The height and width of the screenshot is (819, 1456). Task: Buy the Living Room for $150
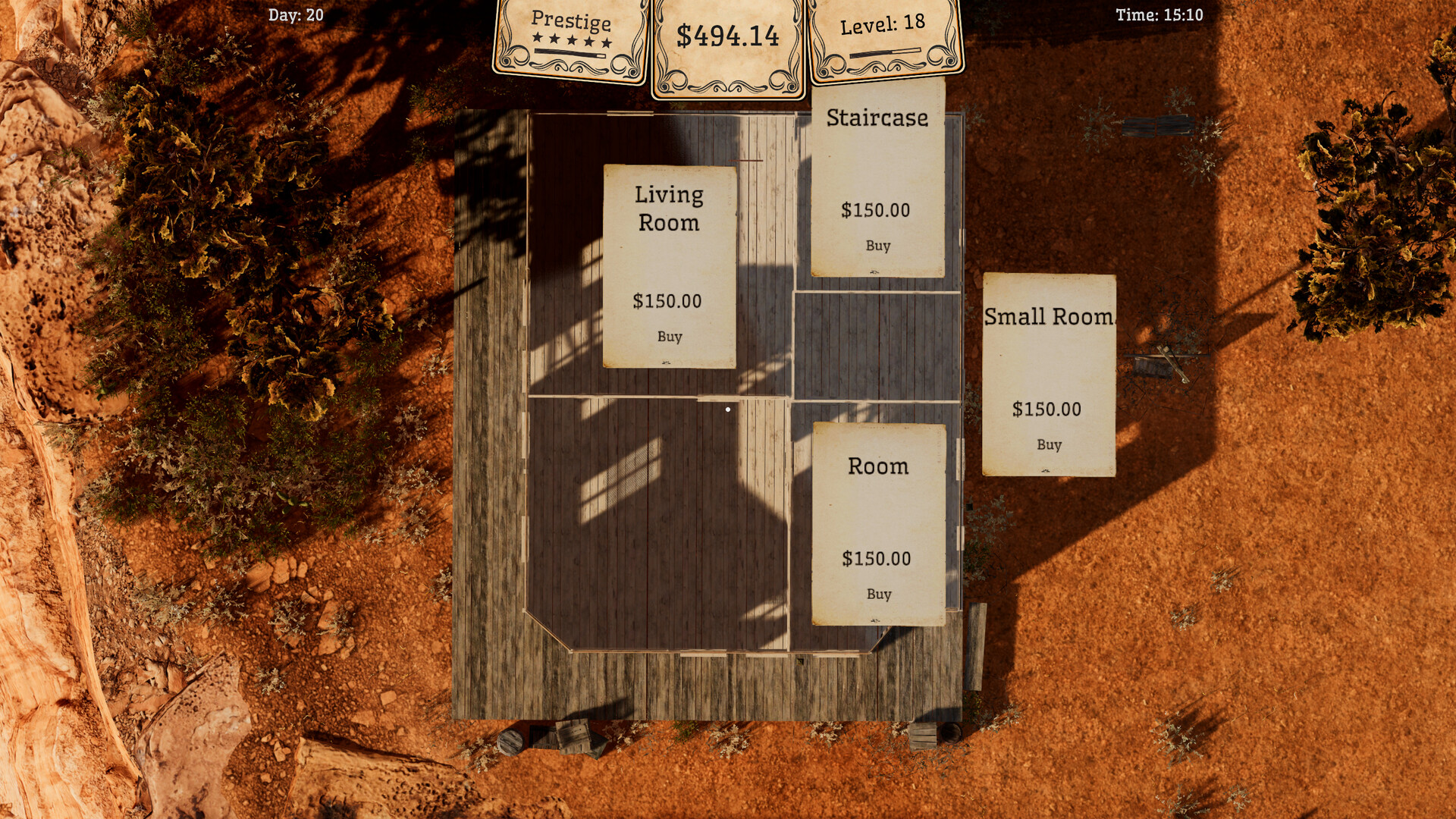click(x=670, y=337)
